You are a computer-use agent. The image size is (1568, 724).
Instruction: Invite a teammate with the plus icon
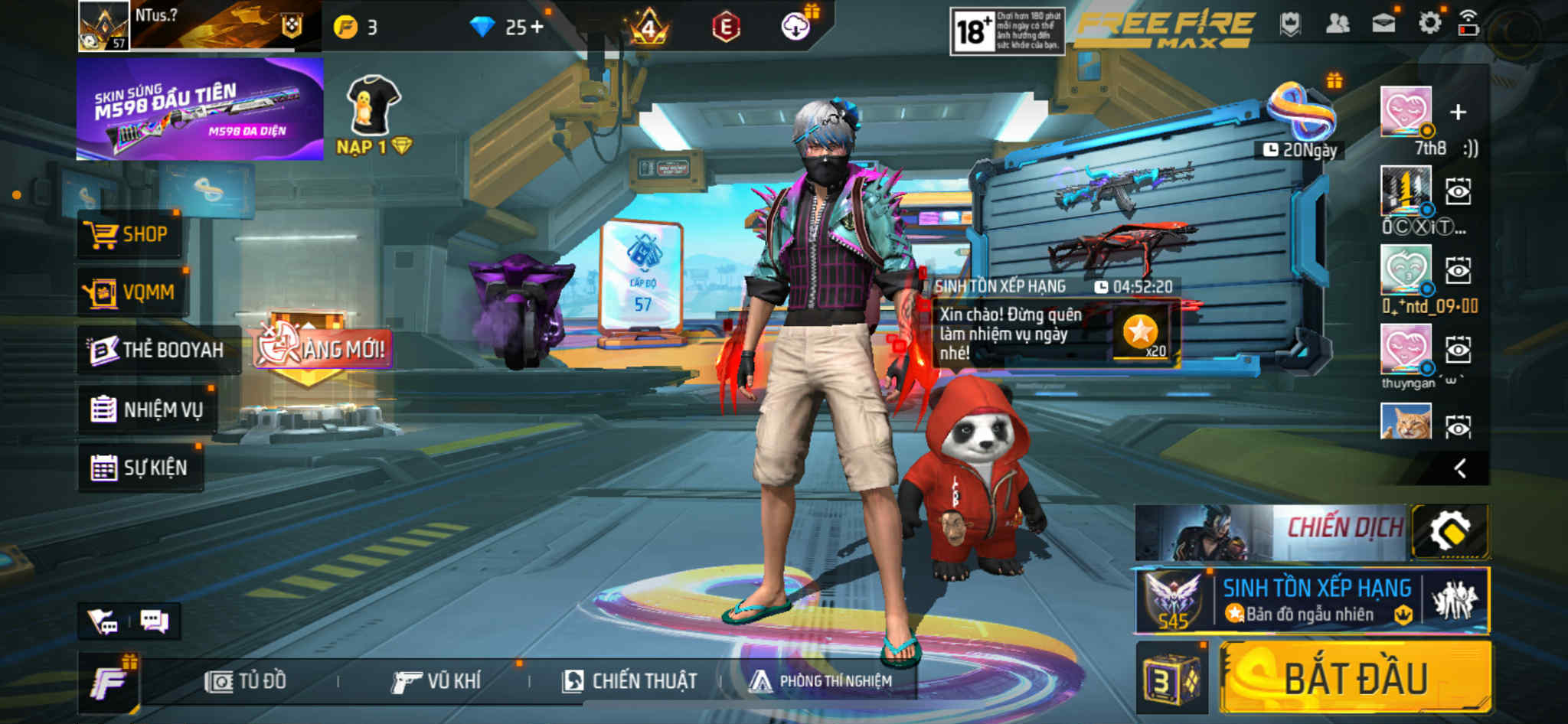[x=1458, y=113]
